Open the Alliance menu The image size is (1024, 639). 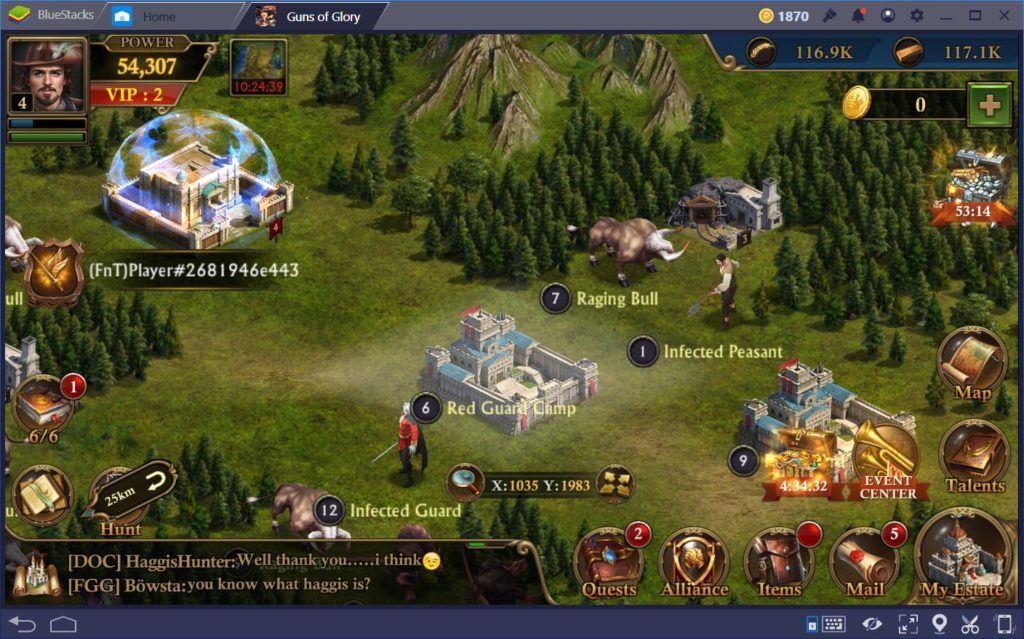tap(694, 564)
